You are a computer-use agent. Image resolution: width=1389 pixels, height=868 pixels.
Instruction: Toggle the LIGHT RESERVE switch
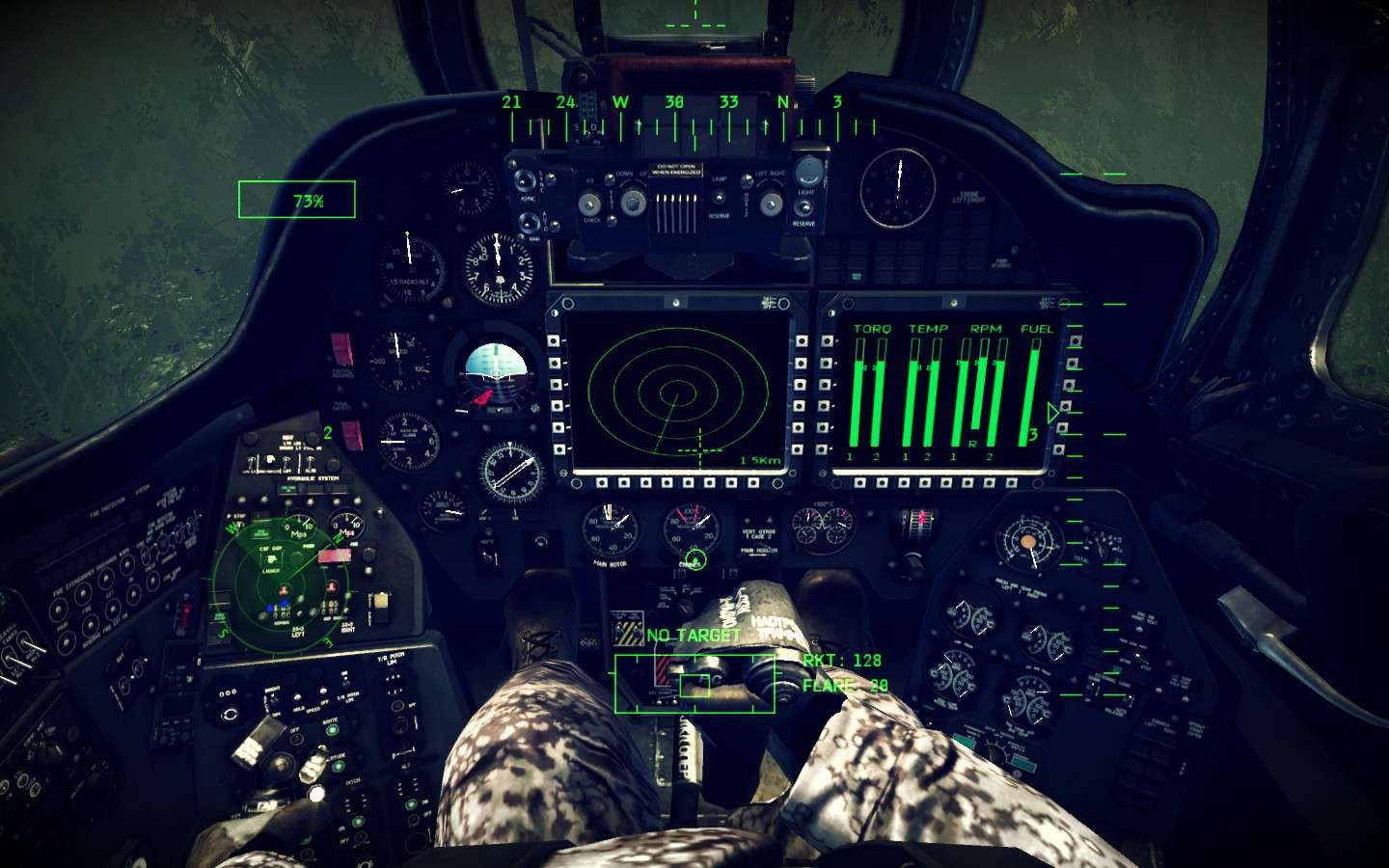[x=804, y=204]
